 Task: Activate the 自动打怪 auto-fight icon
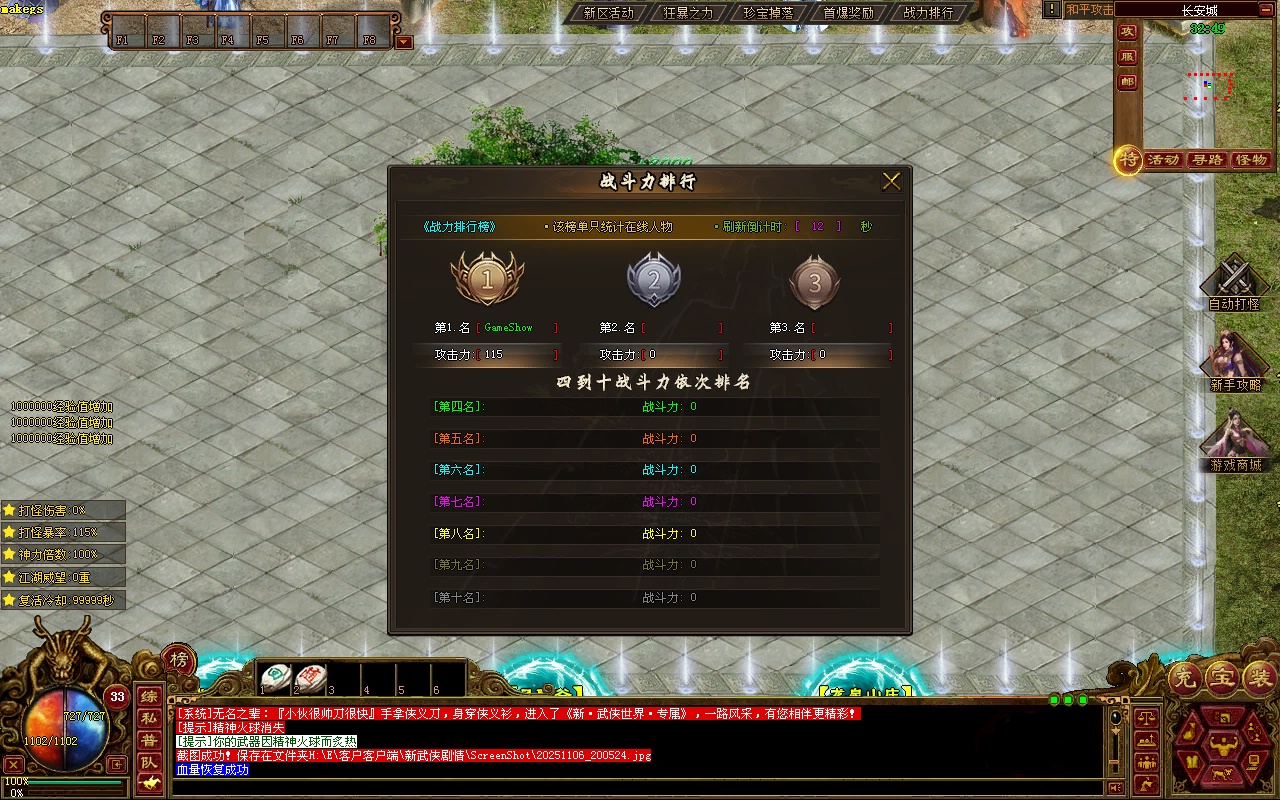(x=1235, y=280)
